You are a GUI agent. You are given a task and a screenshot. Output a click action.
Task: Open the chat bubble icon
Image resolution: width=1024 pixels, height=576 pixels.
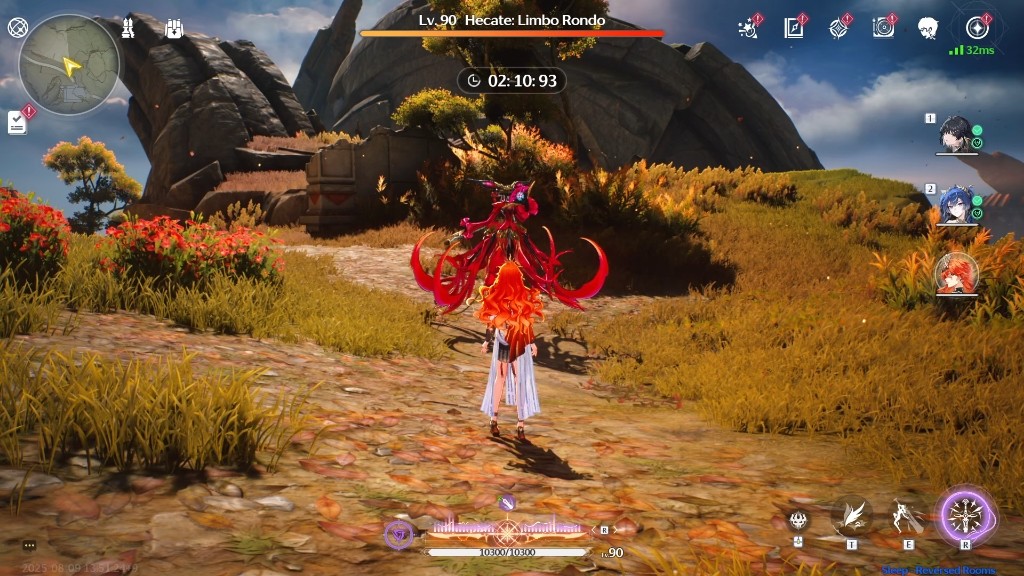pos(29,546)
